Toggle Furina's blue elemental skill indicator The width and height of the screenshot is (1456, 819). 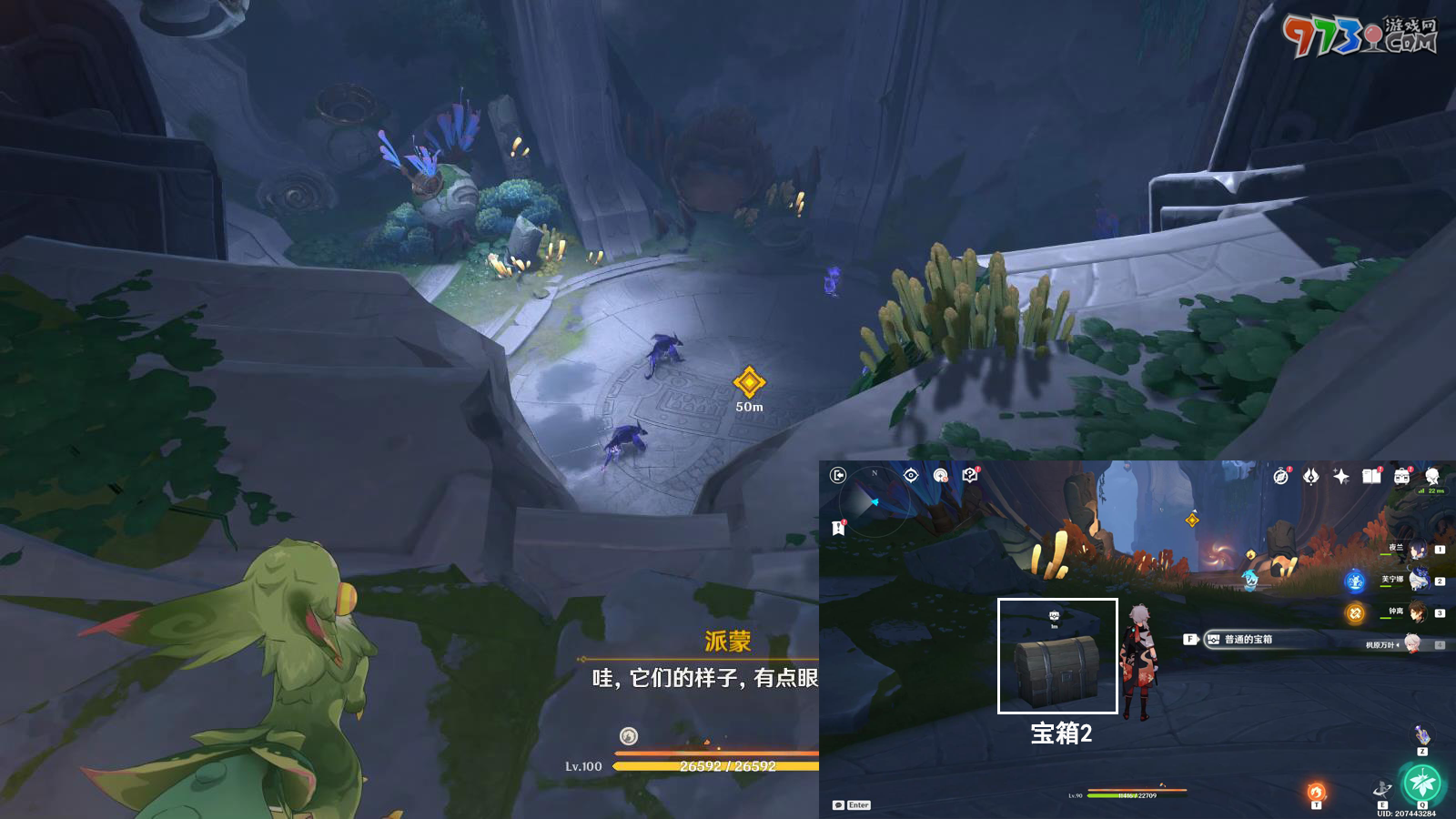click(1354, 581)
